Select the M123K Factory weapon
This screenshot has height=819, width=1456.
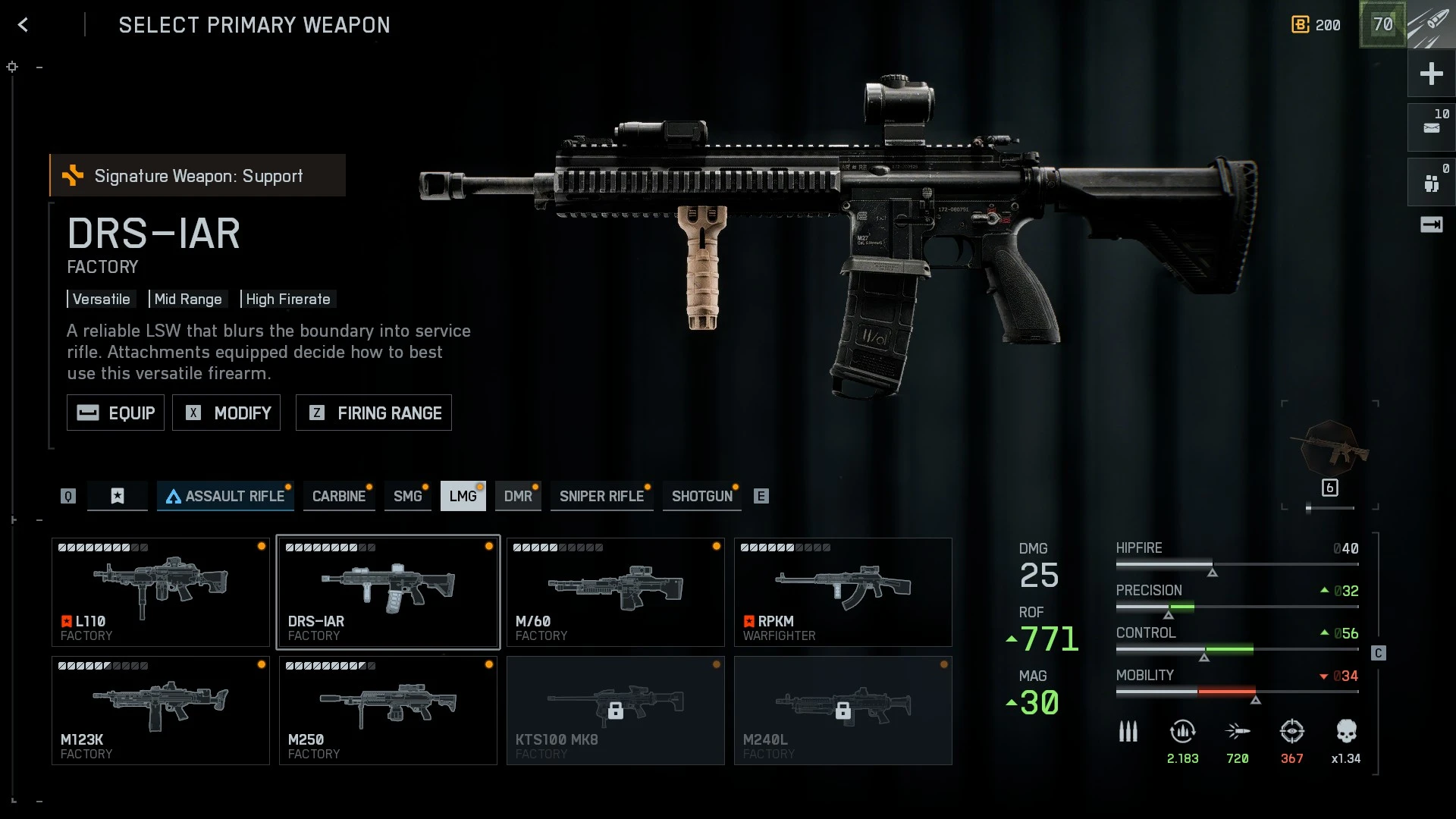[161, 711]
